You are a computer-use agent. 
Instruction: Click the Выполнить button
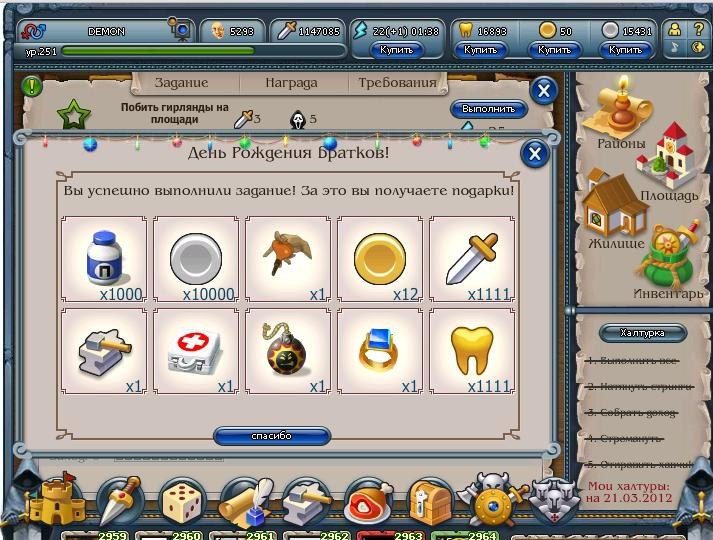[489, 109]
